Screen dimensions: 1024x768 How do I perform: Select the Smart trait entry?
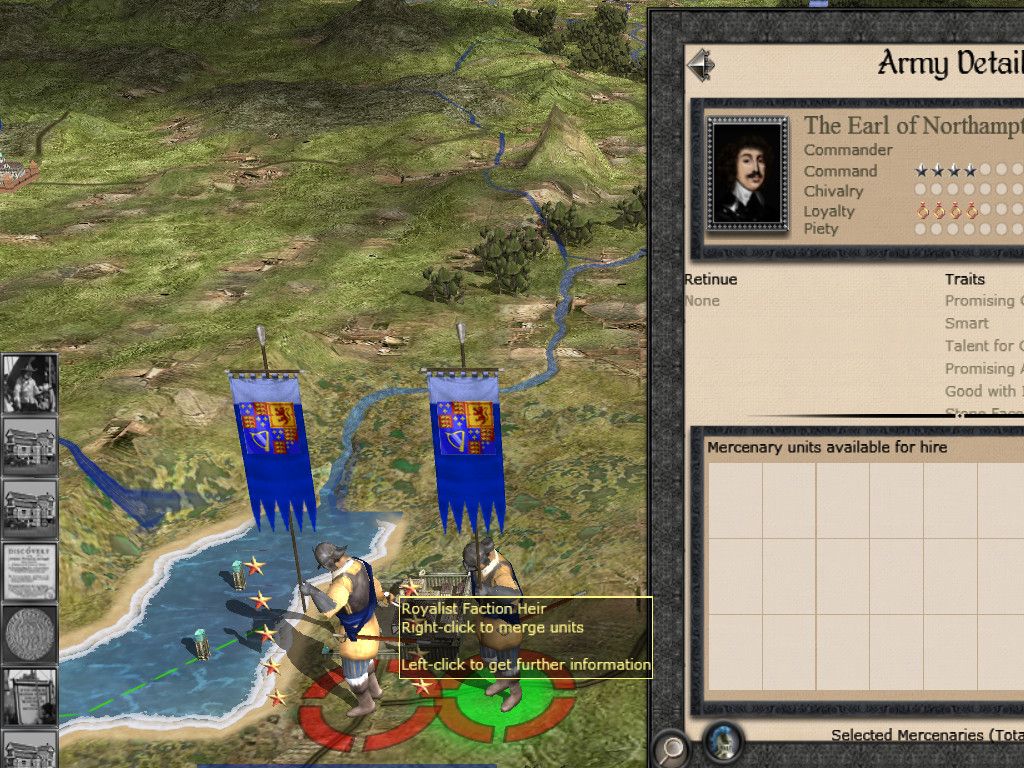pyautogui.click(x=967, y=323)
